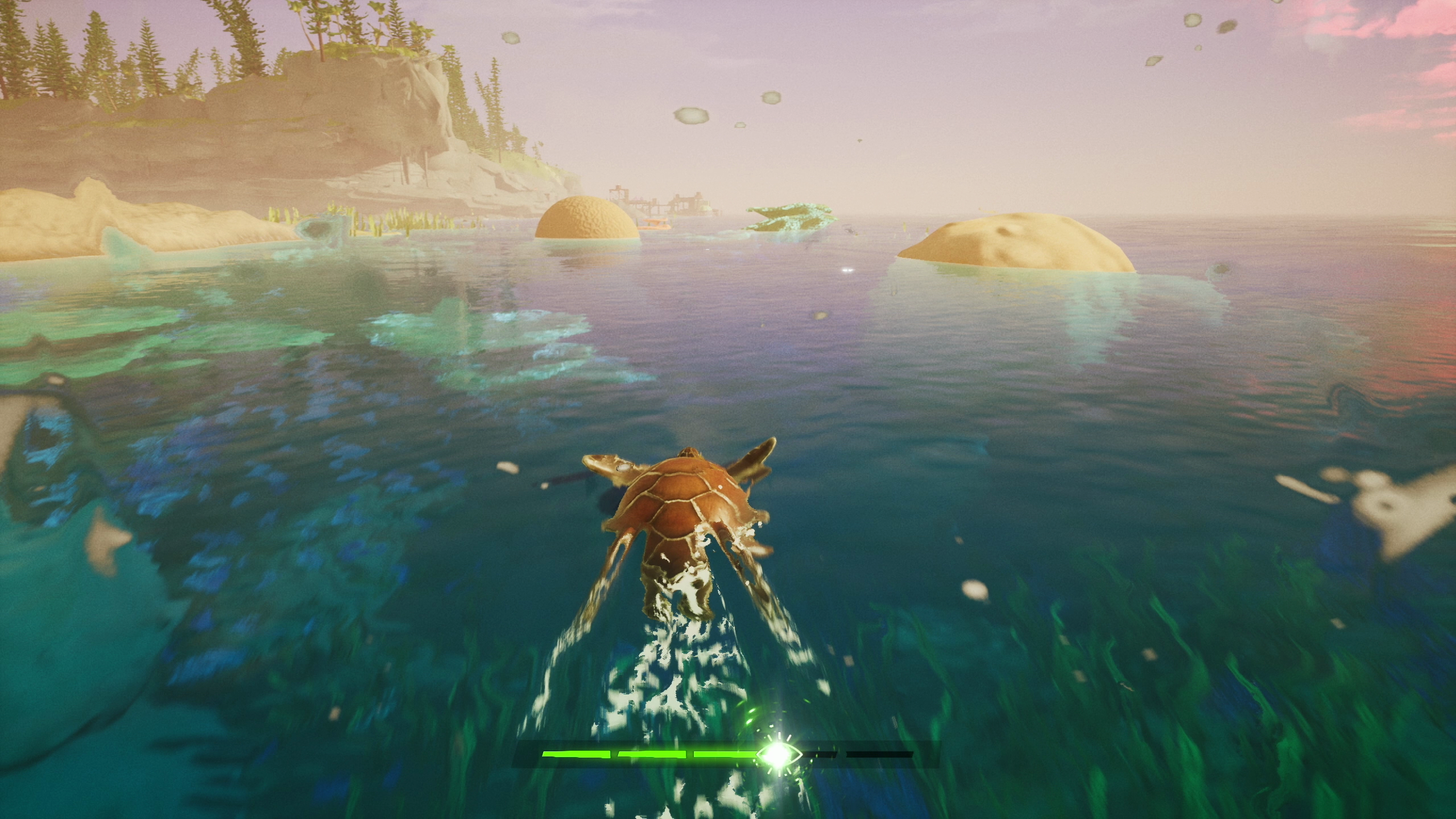This screenshot has height=819, width=1456.
Task: Click the second green HUD bar segment
Action: click(x=653, y=755)
